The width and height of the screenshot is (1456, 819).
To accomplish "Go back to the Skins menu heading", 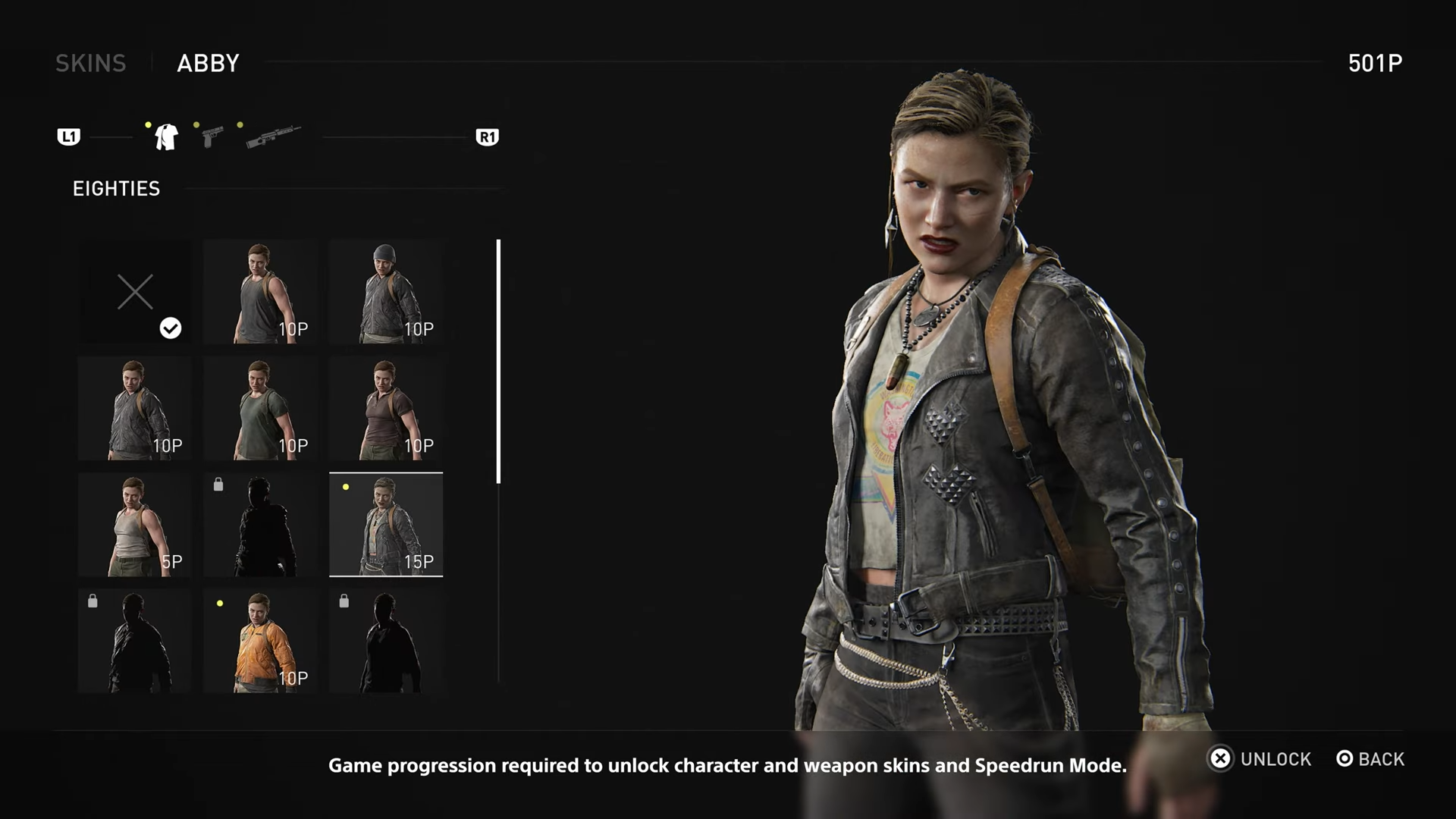I will pos(90,63).
